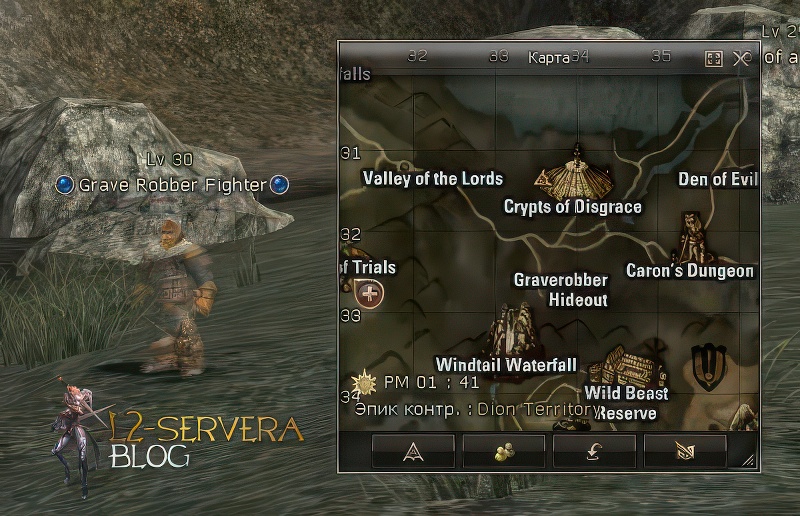Click the round plus marker on the map
This screenshot has height=516, width=800.
pyautogui.click(x=370, y=294)
